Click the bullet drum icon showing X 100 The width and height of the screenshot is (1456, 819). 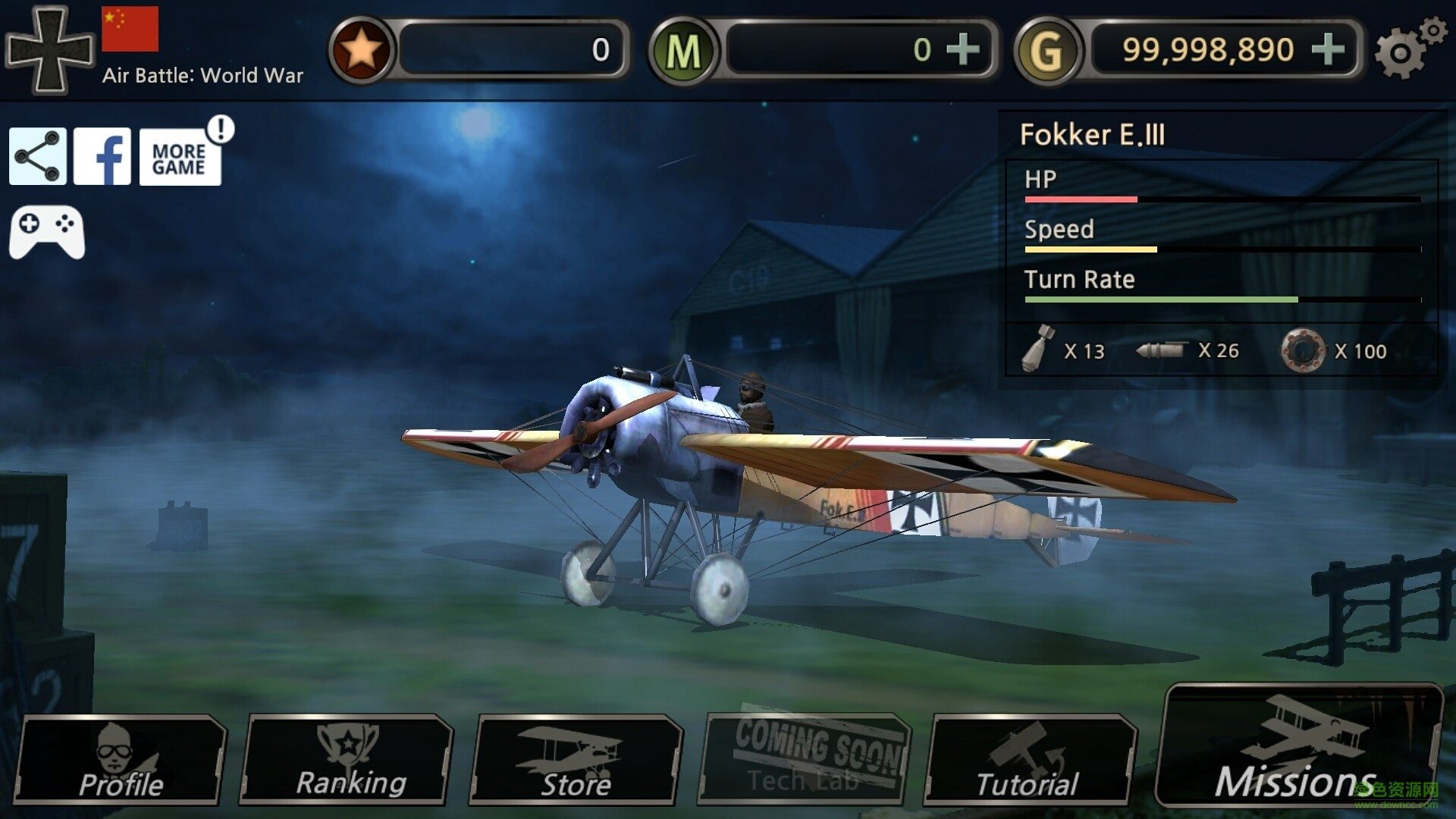pos(1304,350)
